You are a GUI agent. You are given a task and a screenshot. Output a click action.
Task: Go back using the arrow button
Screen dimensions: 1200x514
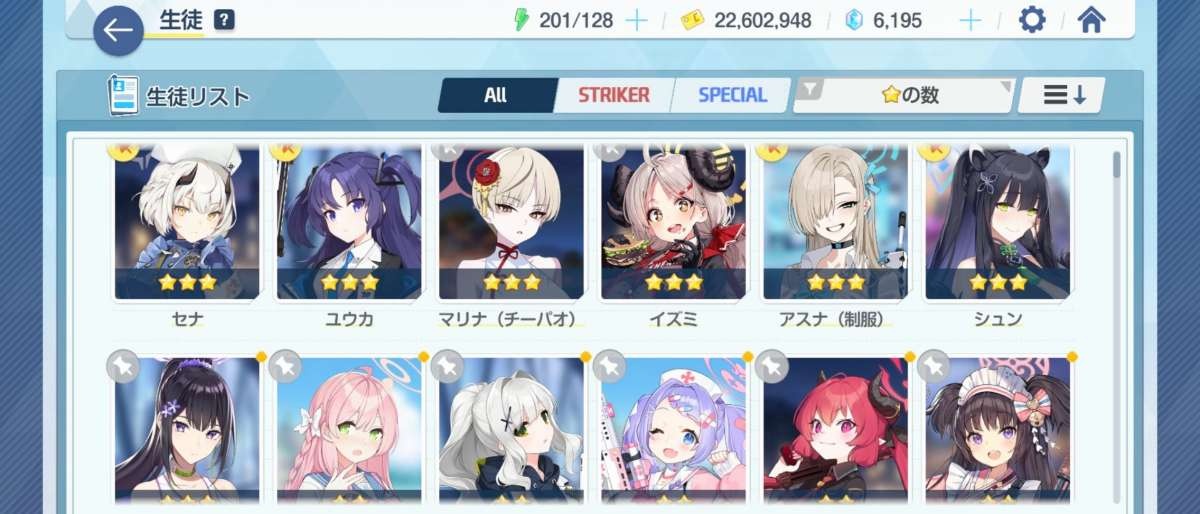coord(118,31)
